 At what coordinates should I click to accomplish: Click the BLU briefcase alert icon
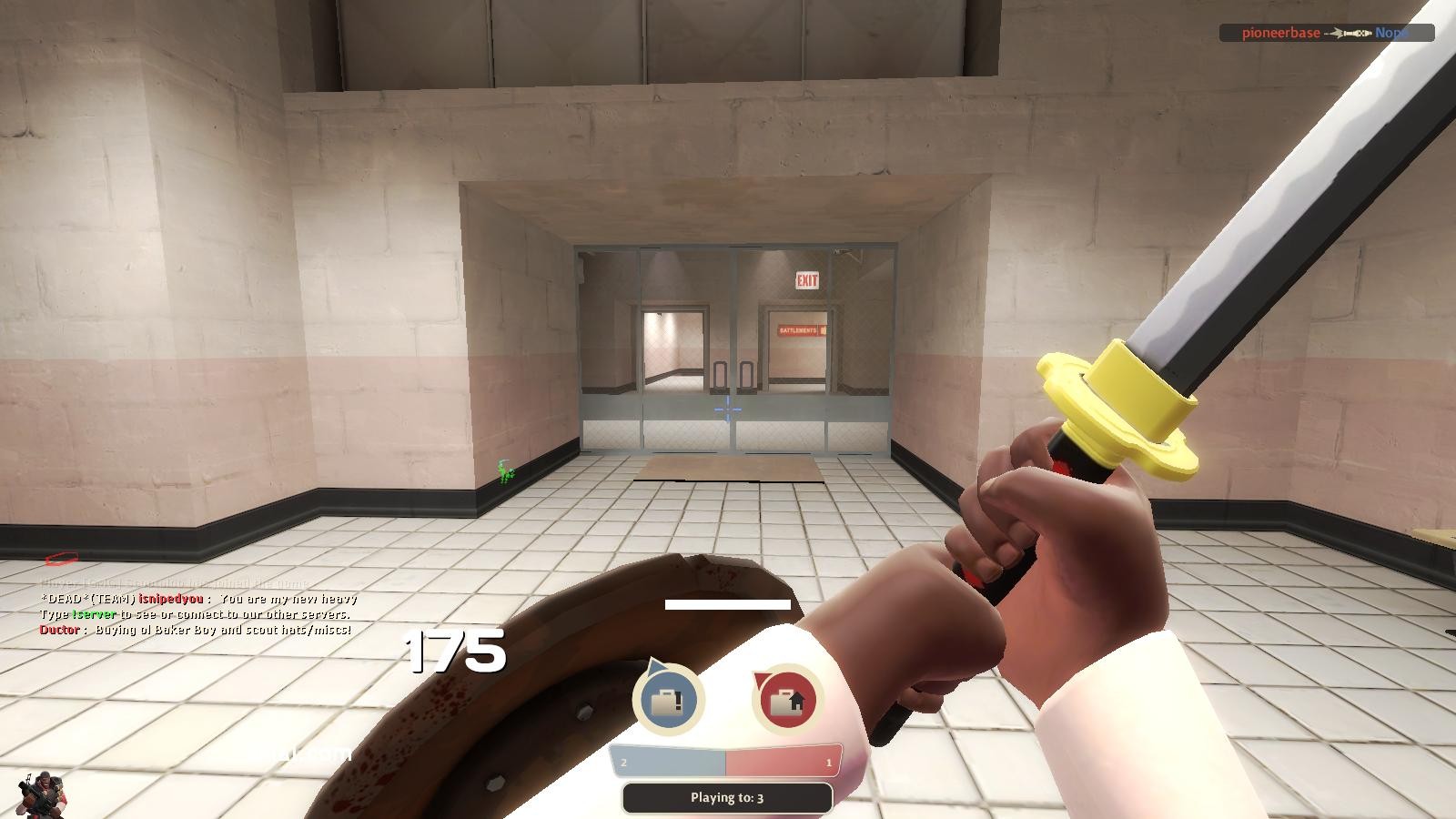(669, 696)
